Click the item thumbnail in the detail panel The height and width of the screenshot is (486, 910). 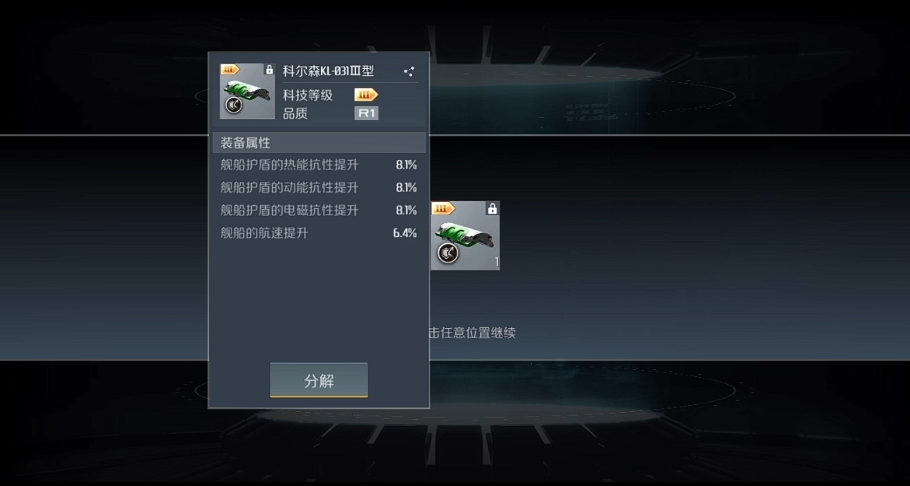(x=247, y=92)
